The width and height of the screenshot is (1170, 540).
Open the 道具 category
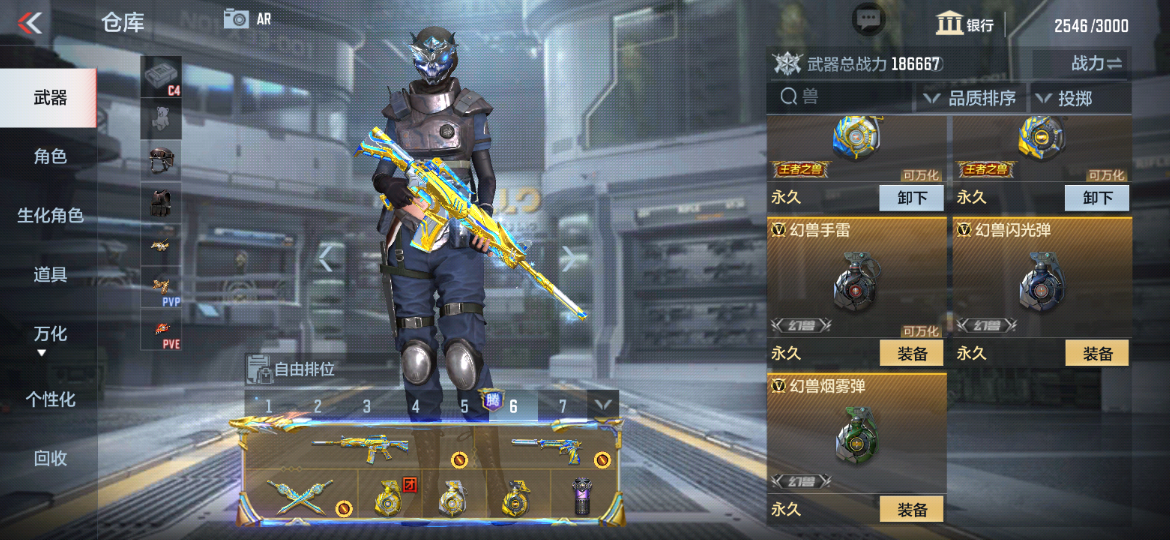click(x=49, y=274)
